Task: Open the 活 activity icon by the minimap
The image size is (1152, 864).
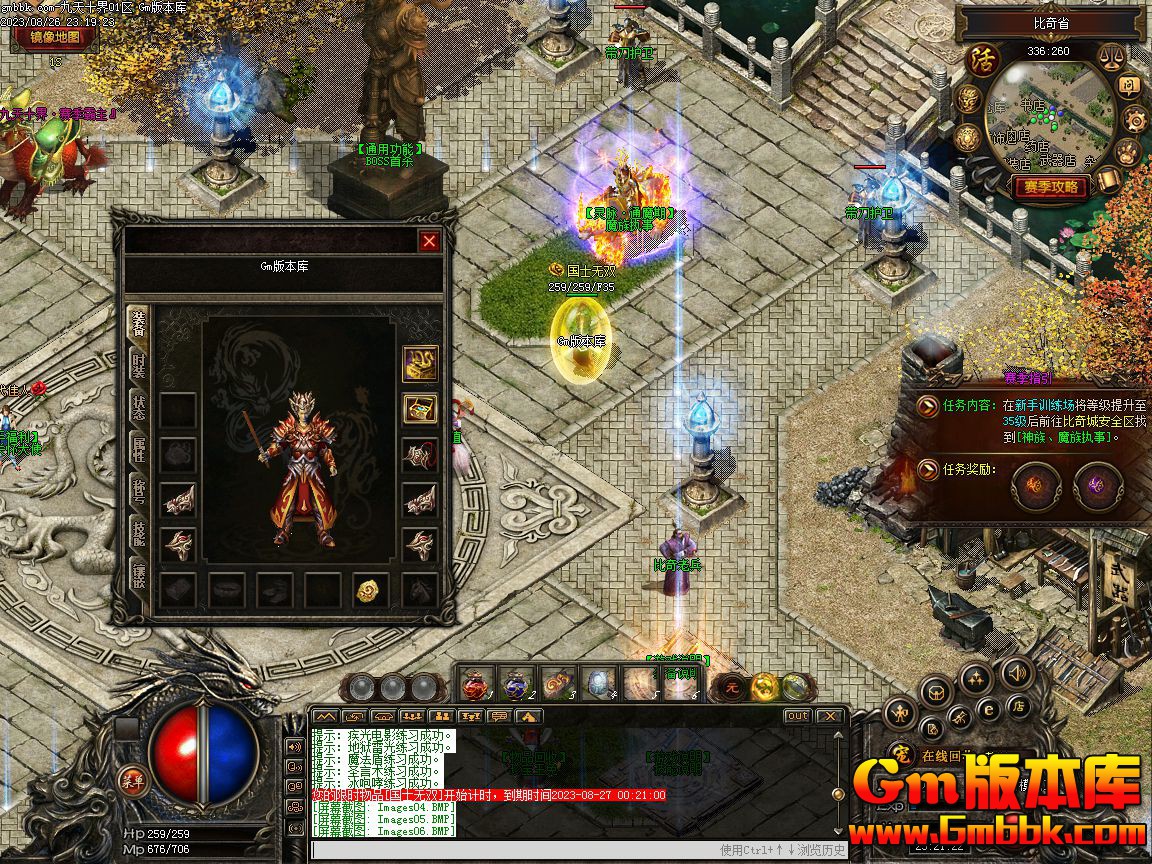Action: [x=982, y=60]
